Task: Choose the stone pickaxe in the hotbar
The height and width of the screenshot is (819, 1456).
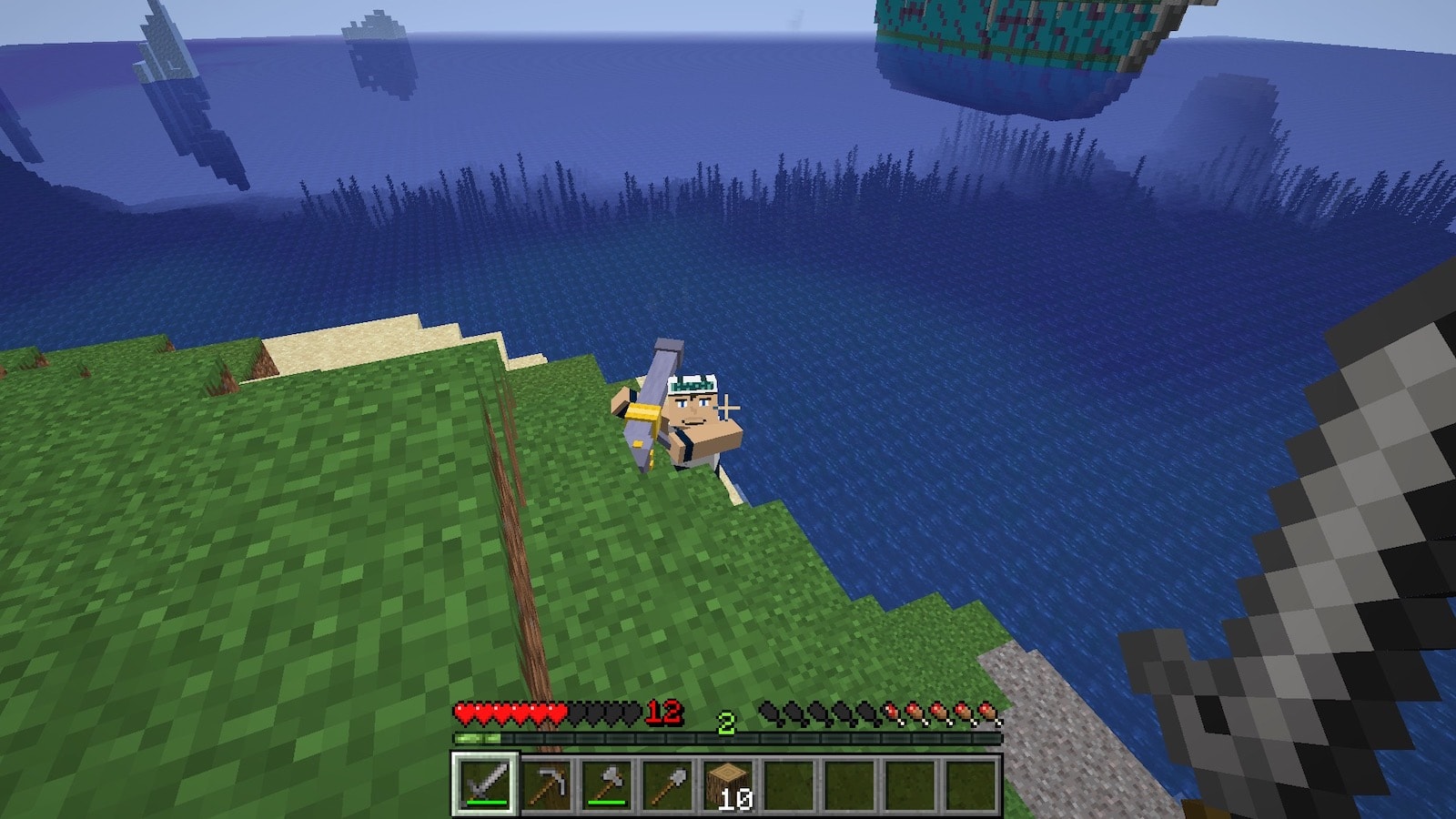Action: (546, 783)
